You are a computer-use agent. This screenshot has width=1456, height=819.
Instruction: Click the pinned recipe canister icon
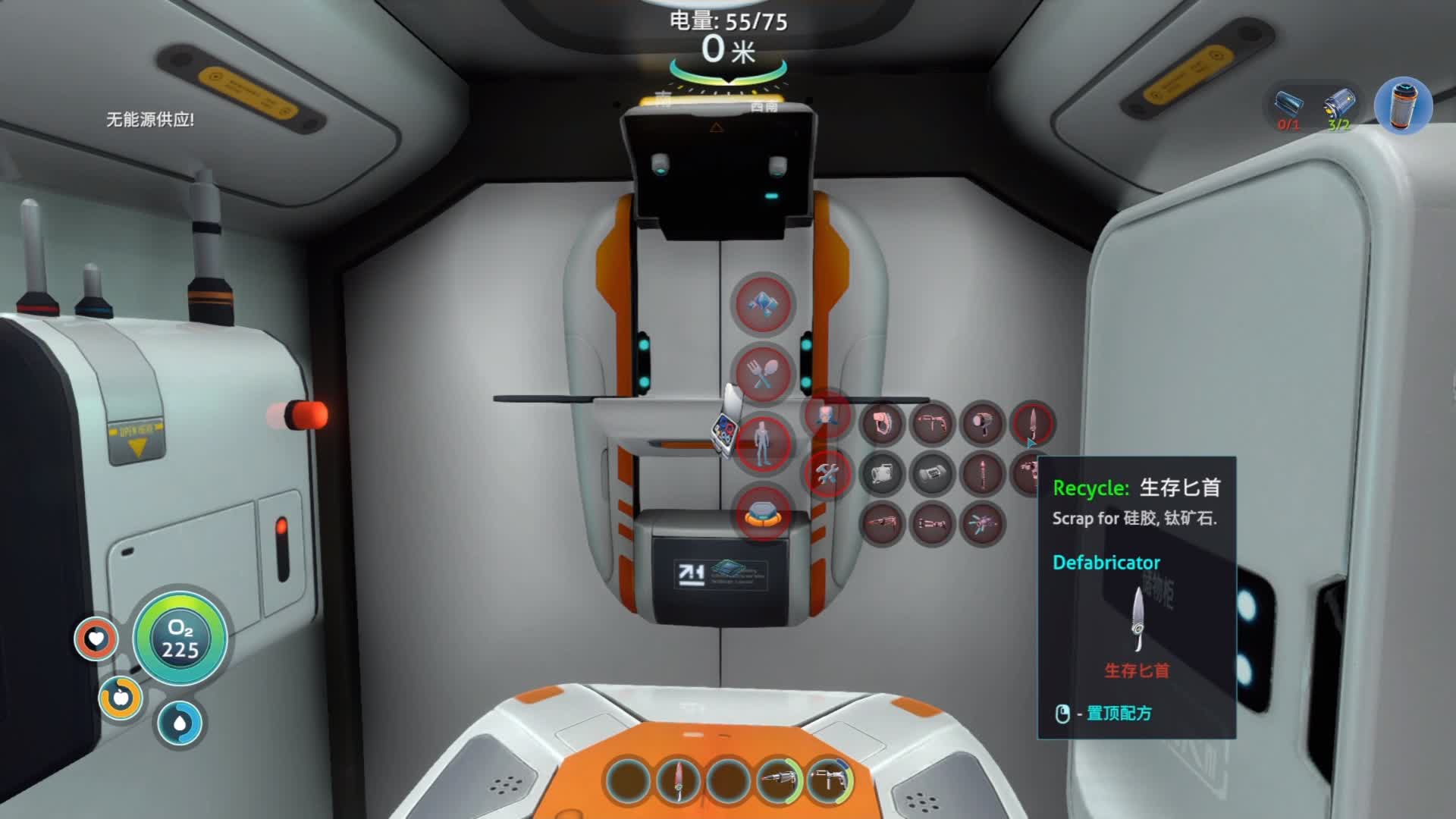[1402, 105]
